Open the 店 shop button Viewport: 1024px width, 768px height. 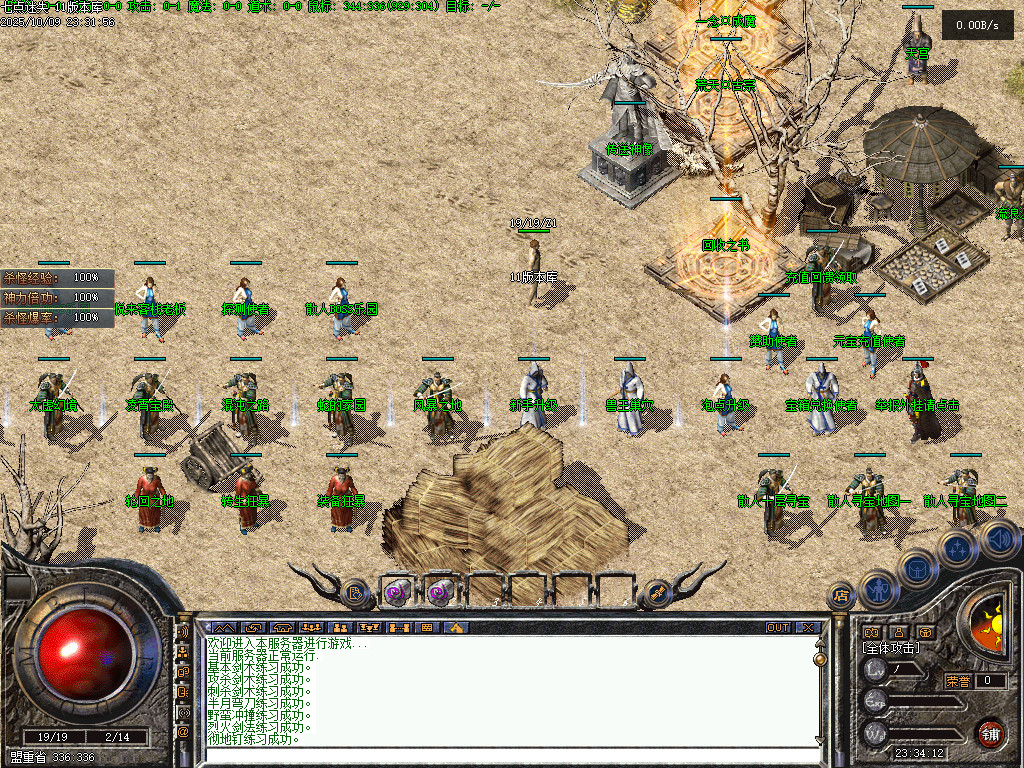(840, 596)
